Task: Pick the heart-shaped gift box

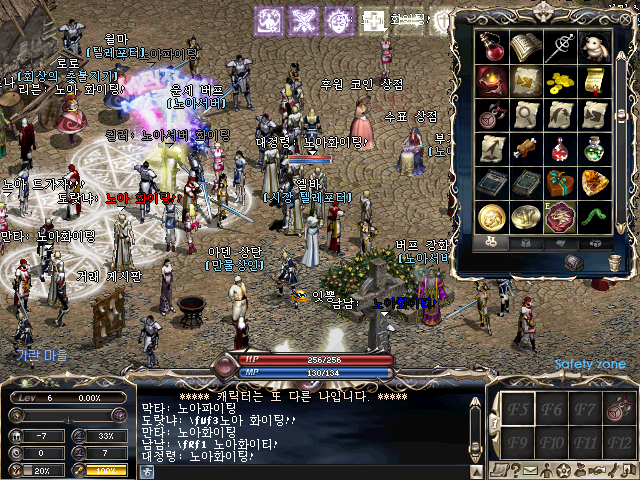Action: point(561,183)
